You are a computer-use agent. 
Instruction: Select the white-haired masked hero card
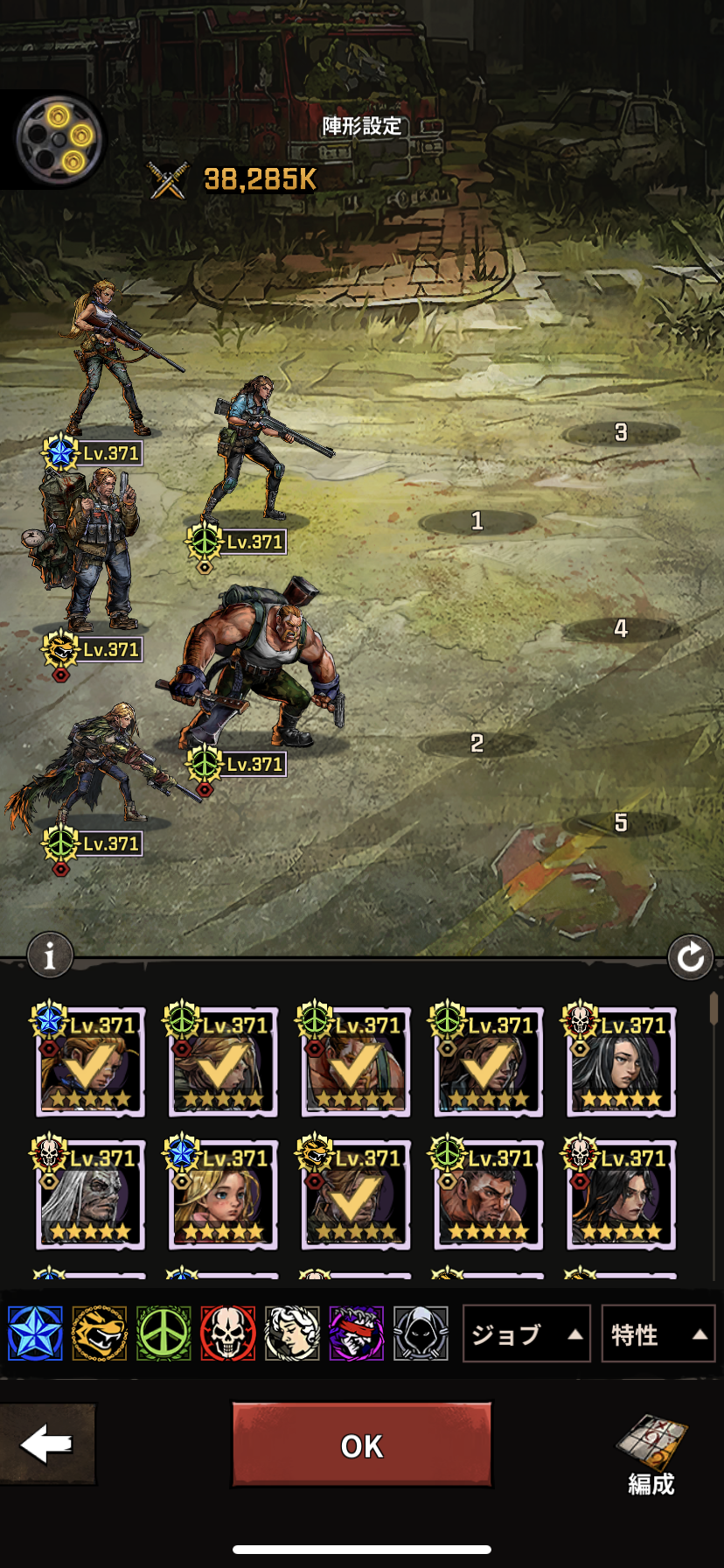(x=89, y=1195)
